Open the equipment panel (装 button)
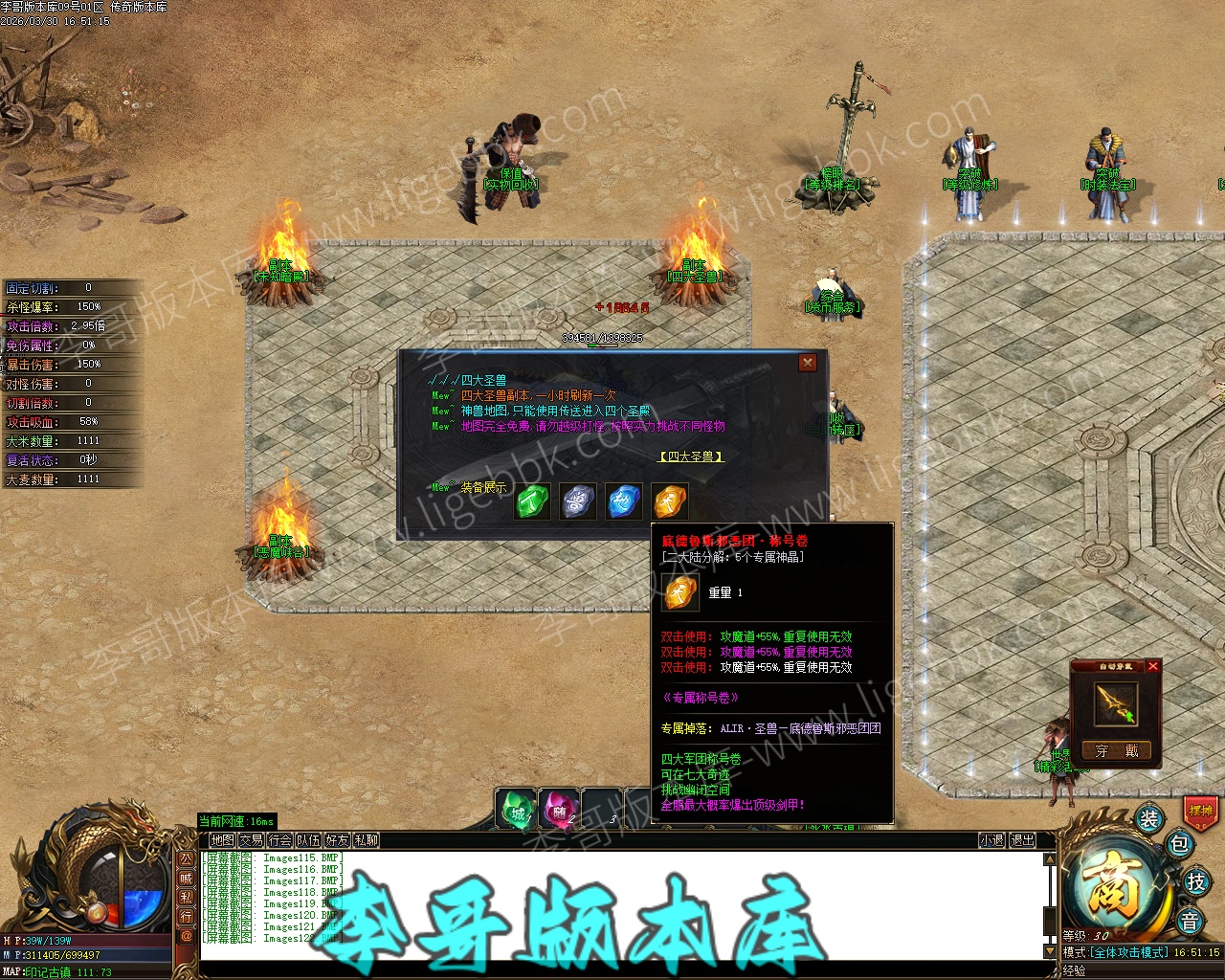The height and width of the screenshot is (980, 1225). [x=1148, y=819]
